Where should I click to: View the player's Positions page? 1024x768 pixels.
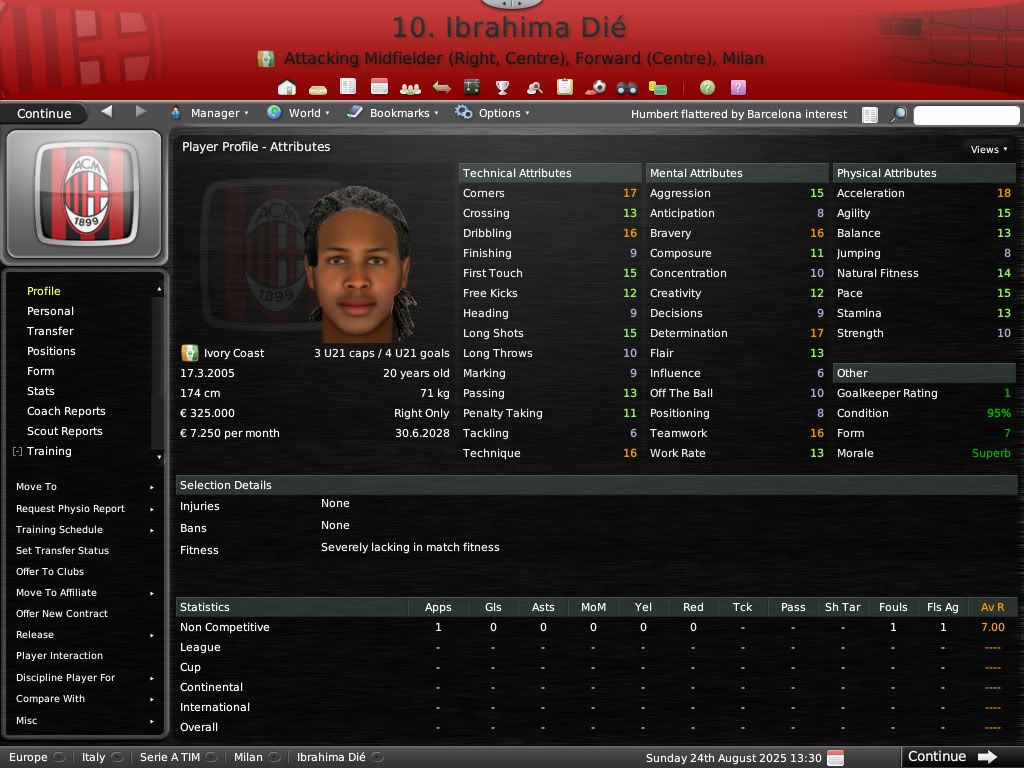[51, 351]
